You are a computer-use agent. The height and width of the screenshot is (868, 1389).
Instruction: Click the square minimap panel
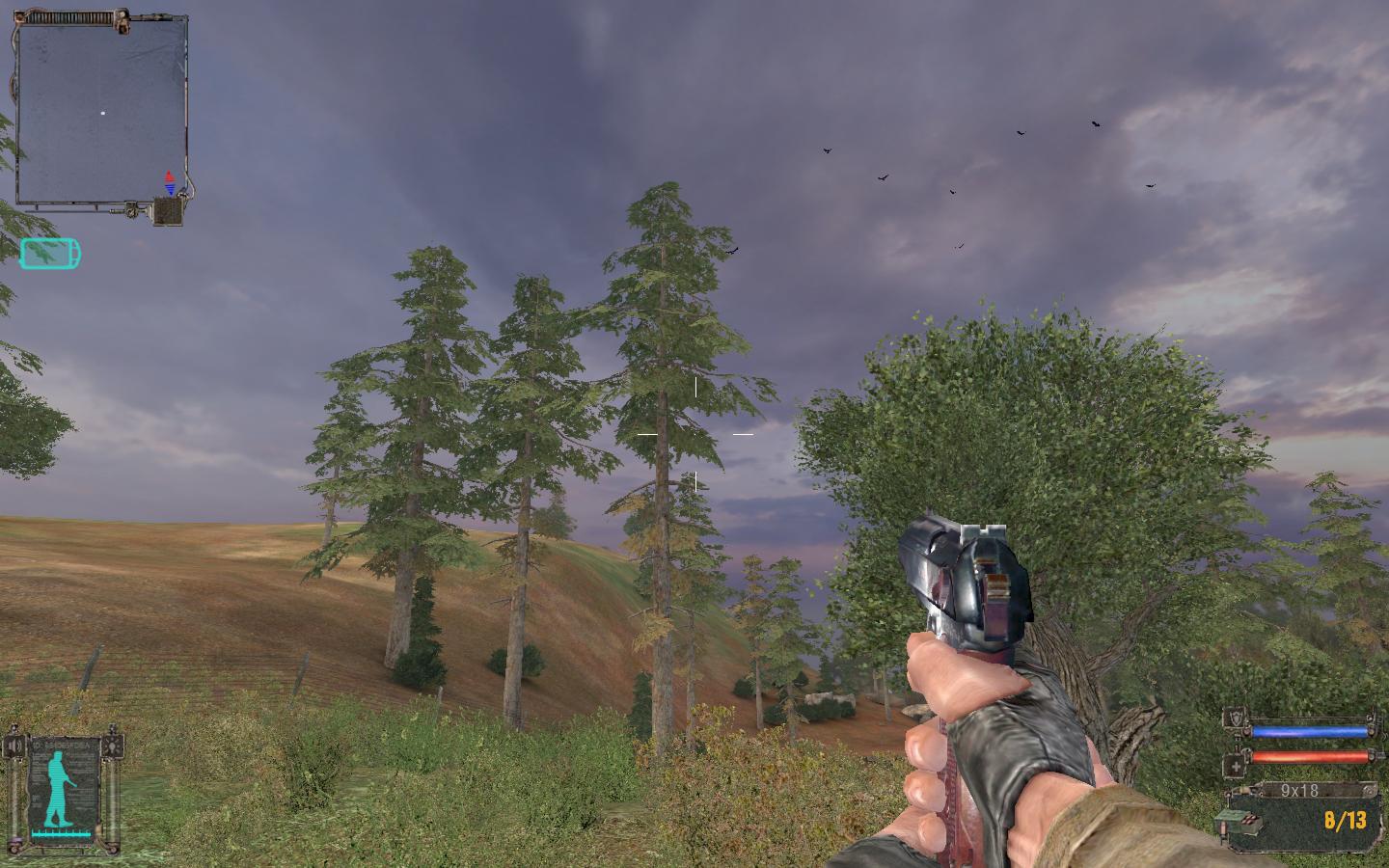click(99, 113)
